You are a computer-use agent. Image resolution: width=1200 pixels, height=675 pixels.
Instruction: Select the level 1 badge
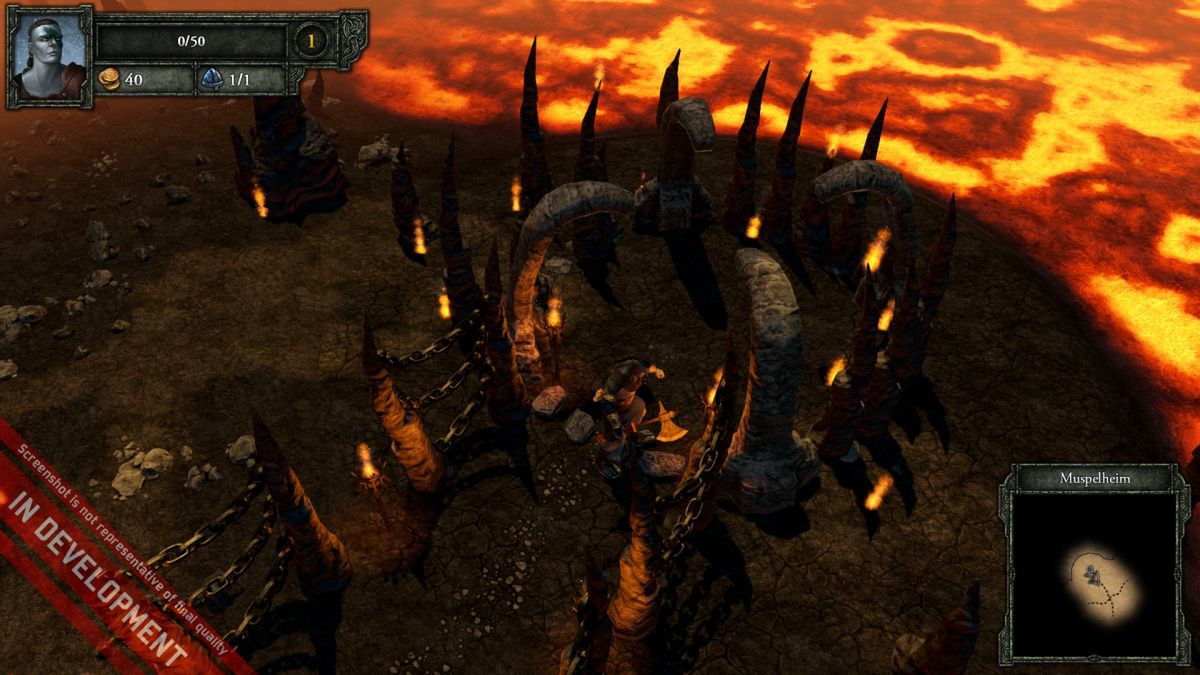(x=311, y=42)
